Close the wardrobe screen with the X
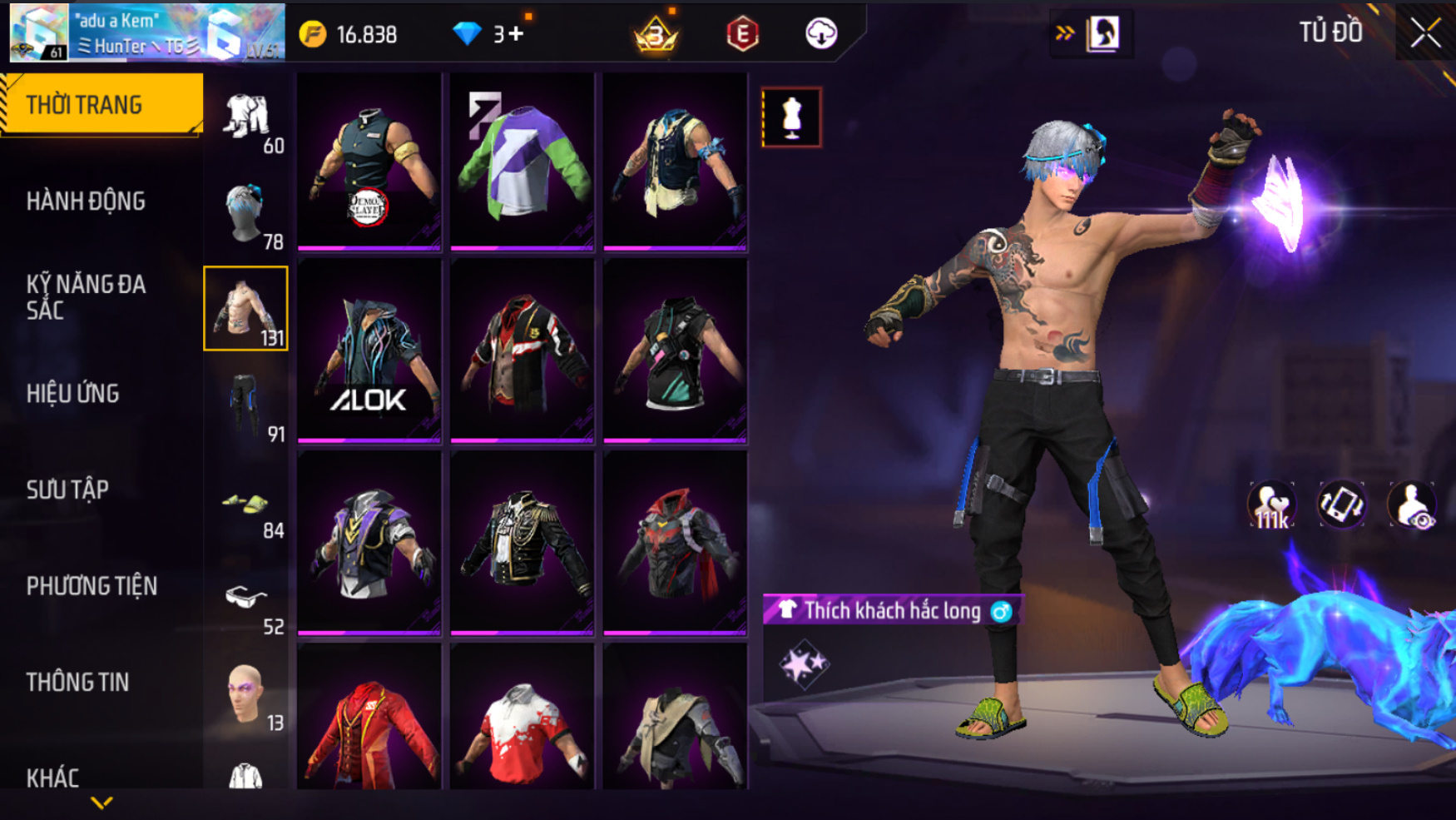This screenshot has height=820, width=1456. [x=1425, y=33]
